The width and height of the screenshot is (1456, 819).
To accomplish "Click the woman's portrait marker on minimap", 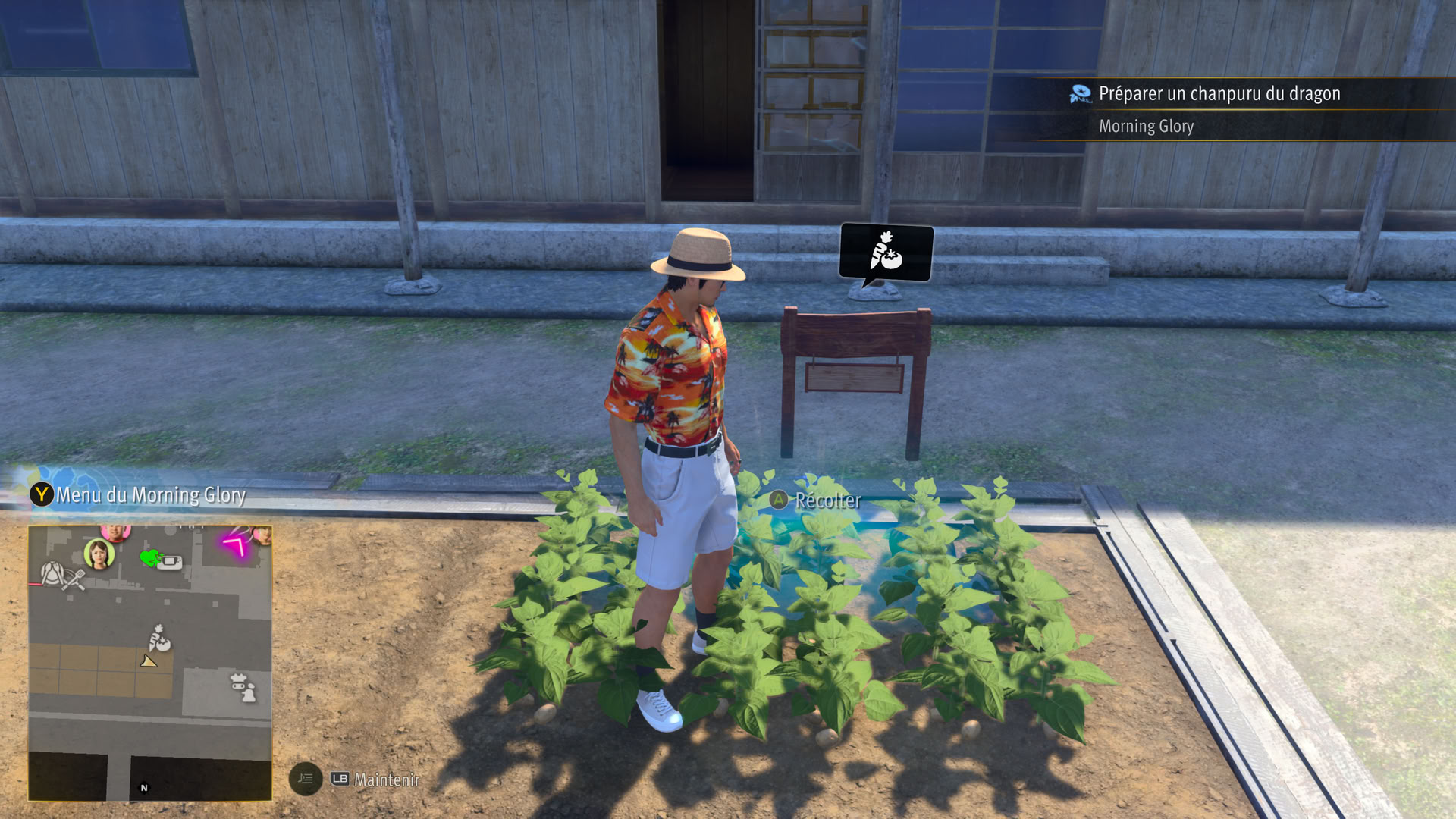I will tap(99, 554).
